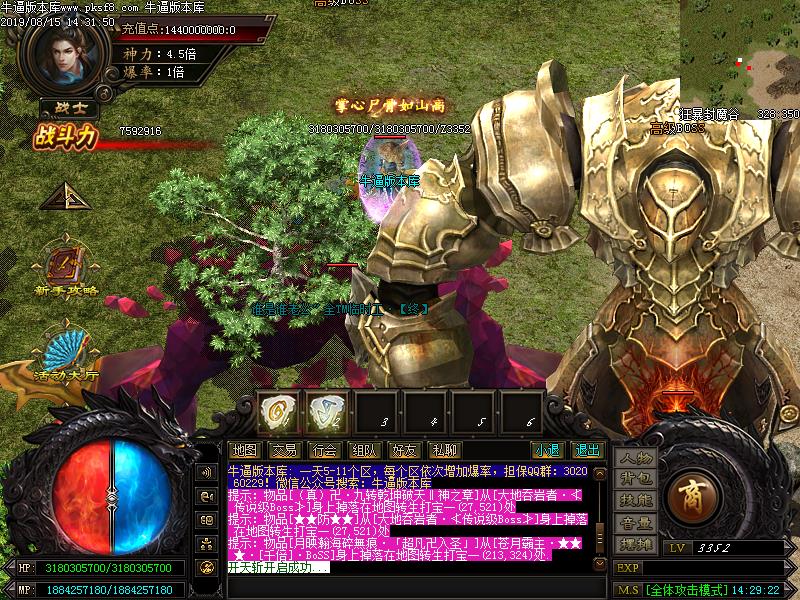Open the 新手攻略 beginner guide book
This screenshot has height=600, width=800.
click(x=66, y=266)
